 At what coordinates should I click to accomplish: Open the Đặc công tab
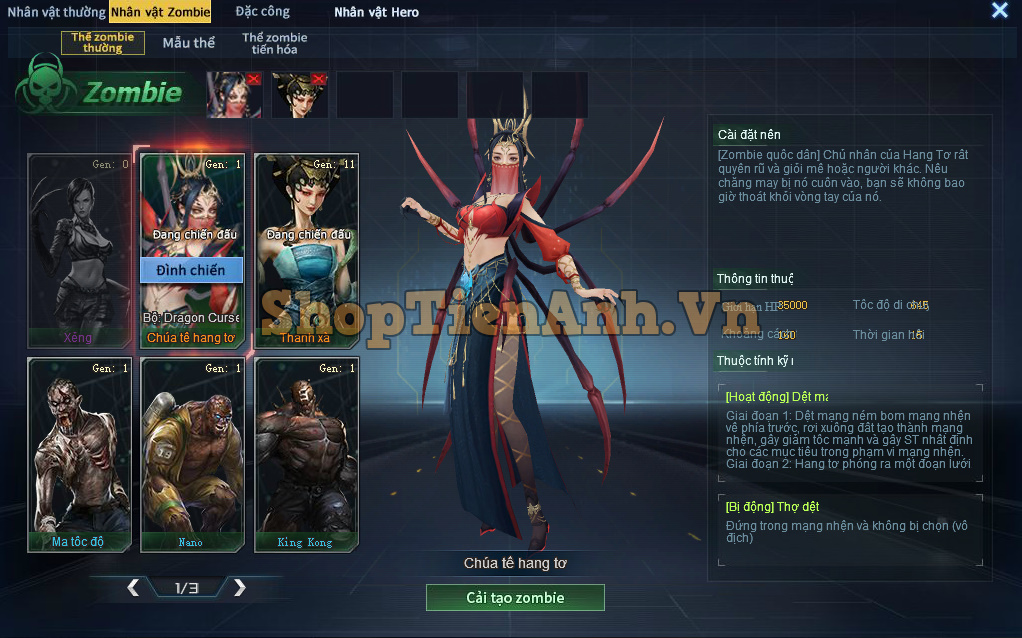point(263,12)
